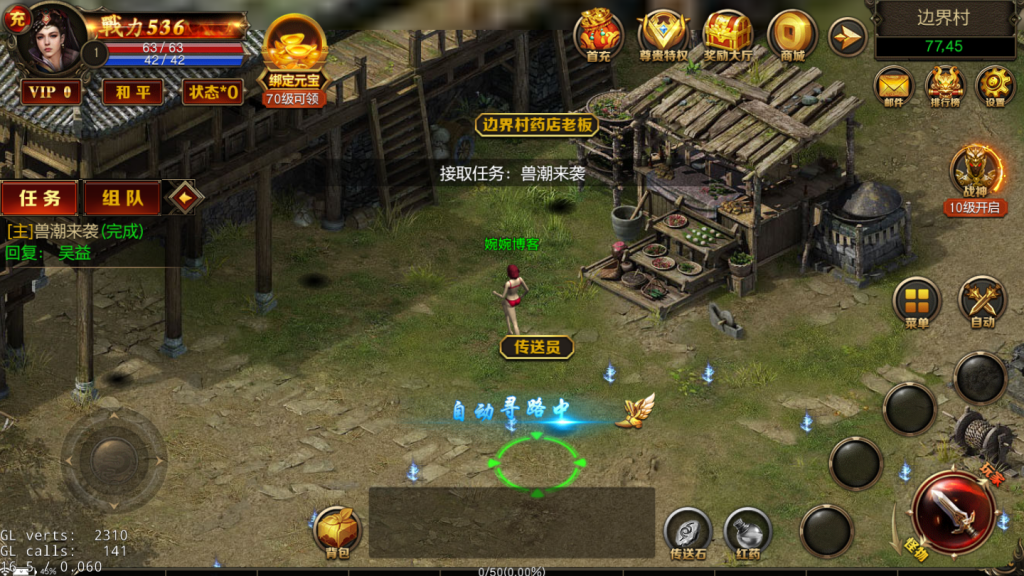
Task: Open the 菜单 menu button
Action: coord(917,301)
